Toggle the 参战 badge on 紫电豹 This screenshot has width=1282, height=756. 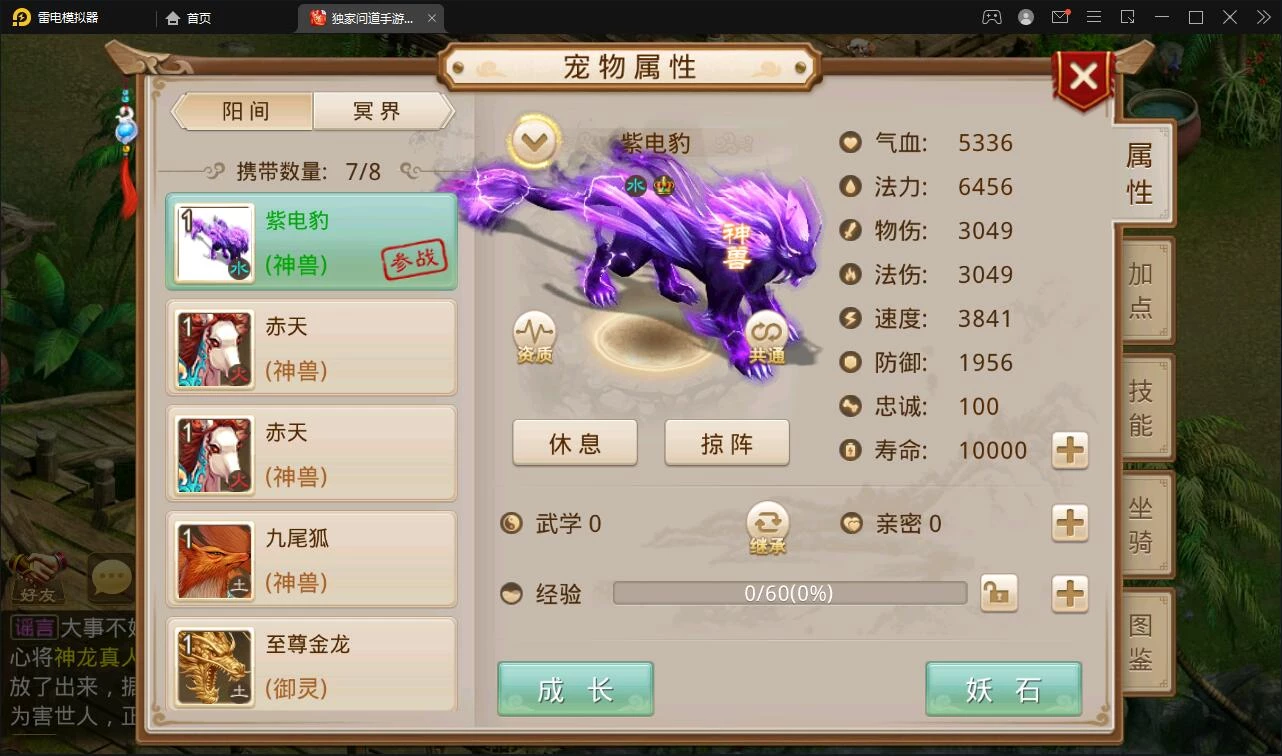413,259
